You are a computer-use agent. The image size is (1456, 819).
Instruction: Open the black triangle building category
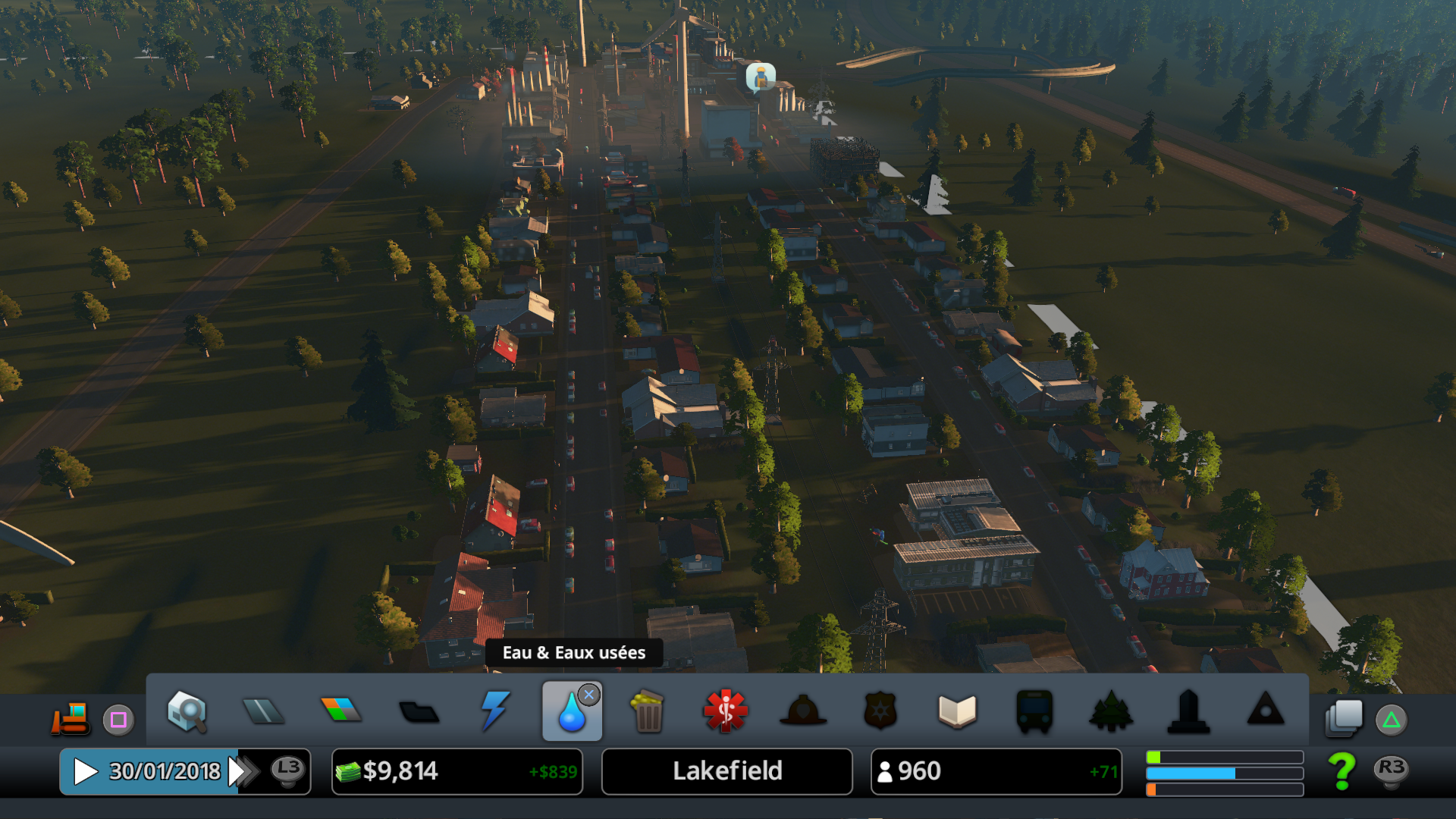(x=1266, y=711)
